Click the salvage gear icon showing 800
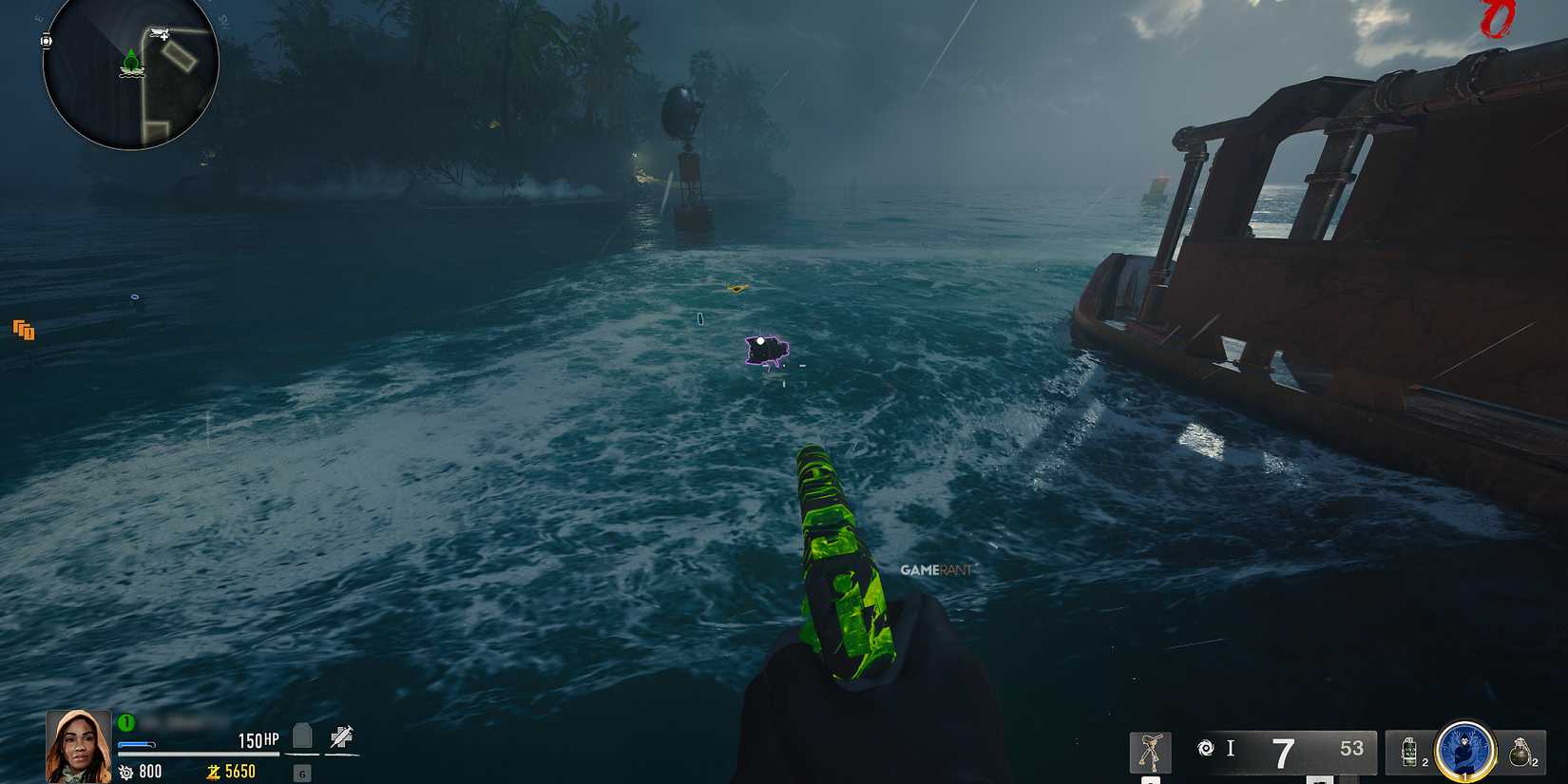Viewport: 1568px width, 784px height. coord(124,772)
